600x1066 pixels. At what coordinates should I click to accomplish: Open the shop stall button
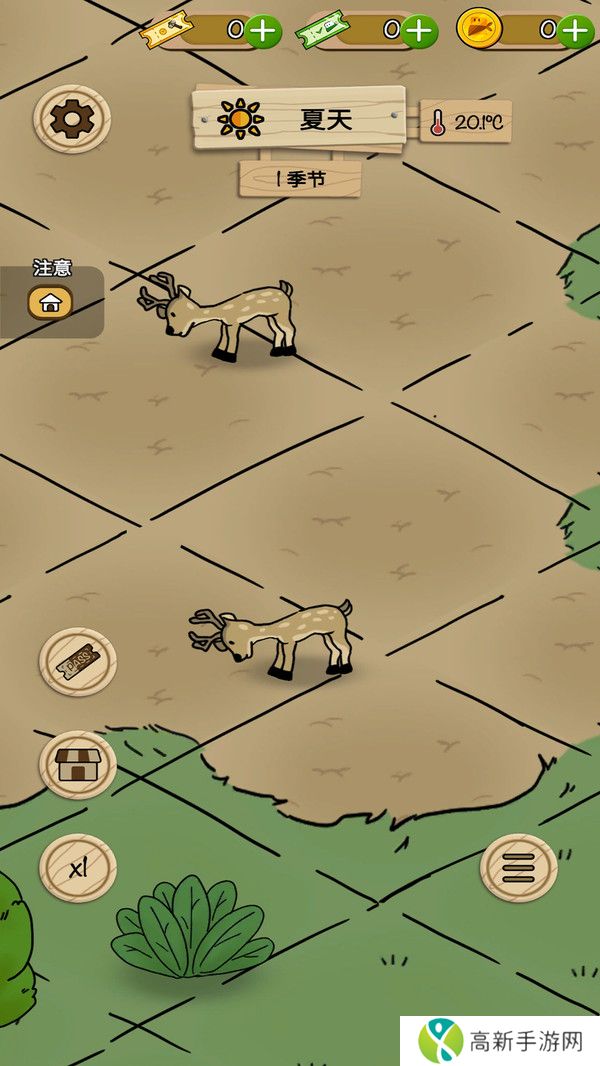pyautogui.click(x=78, y=765)
